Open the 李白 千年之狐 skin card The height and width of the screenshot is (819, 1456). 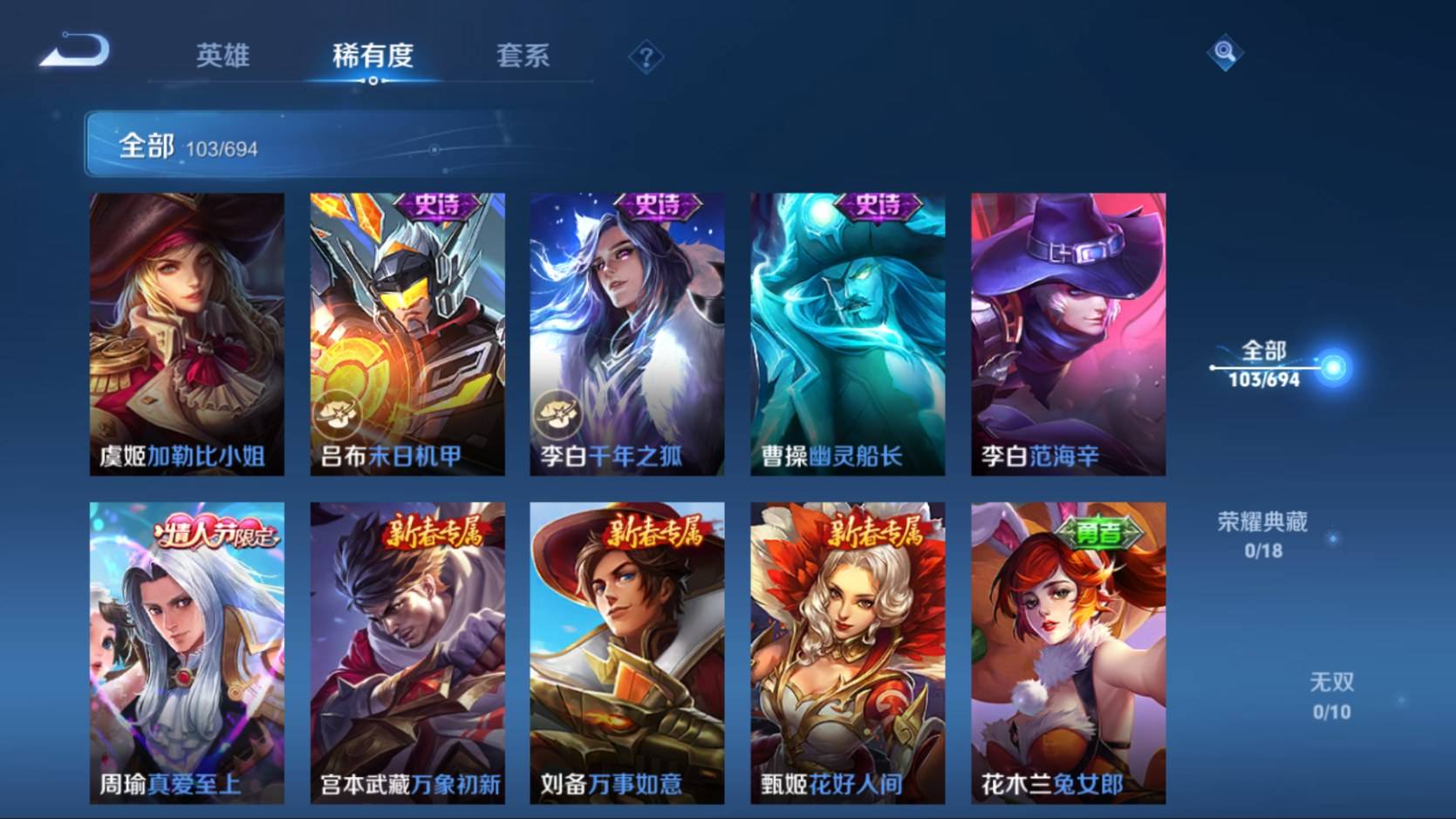point(627,334)
